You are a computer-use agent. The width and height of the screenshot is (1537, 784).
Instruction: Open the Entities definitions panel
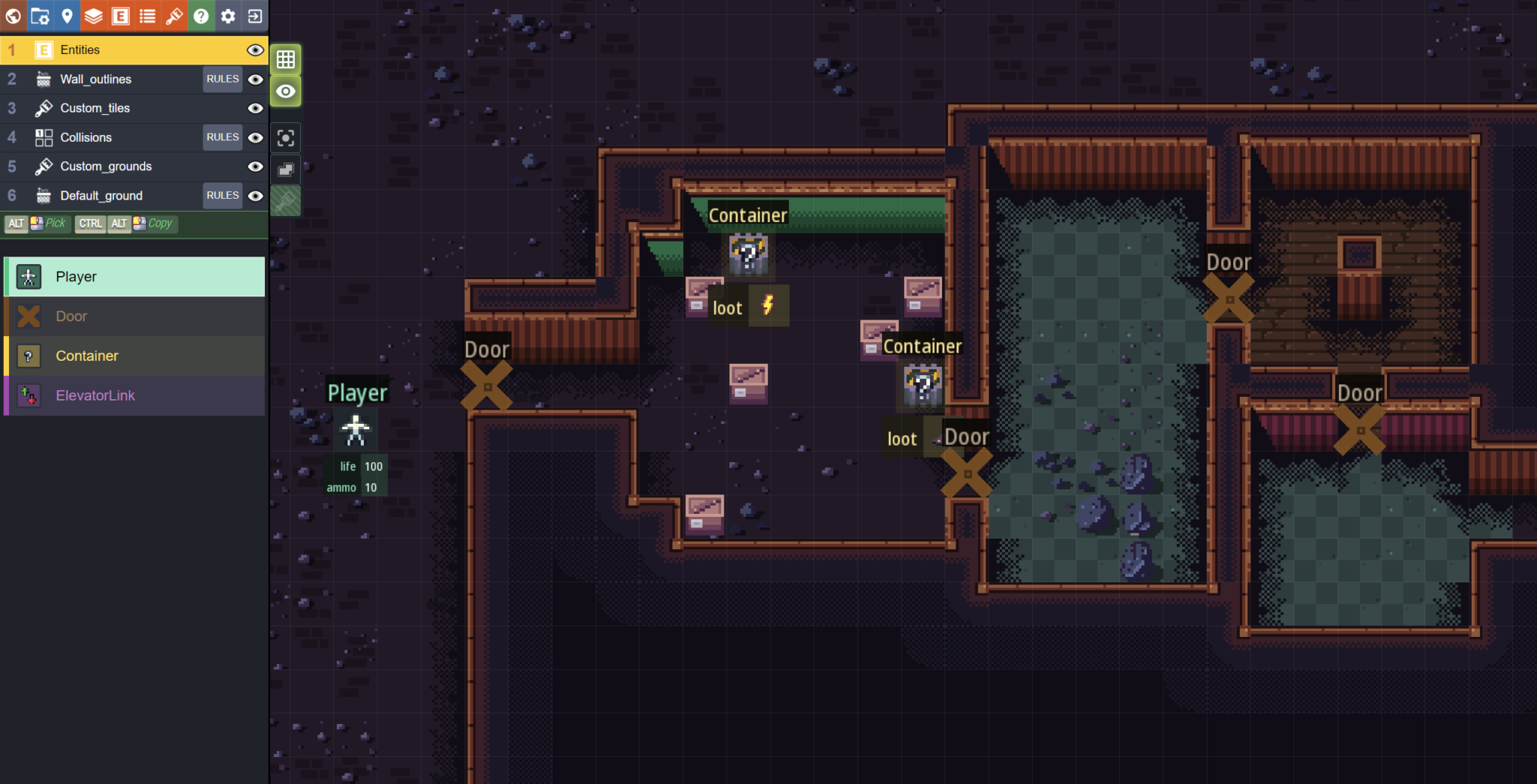[120, 16]
